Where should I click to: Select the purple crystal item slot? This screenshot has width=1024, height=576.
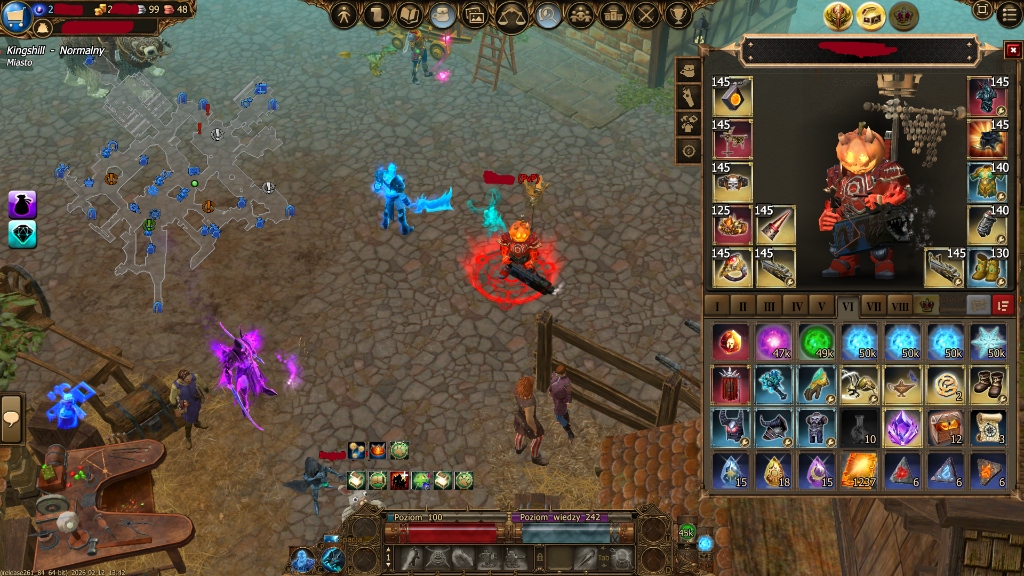click(903, 426)
